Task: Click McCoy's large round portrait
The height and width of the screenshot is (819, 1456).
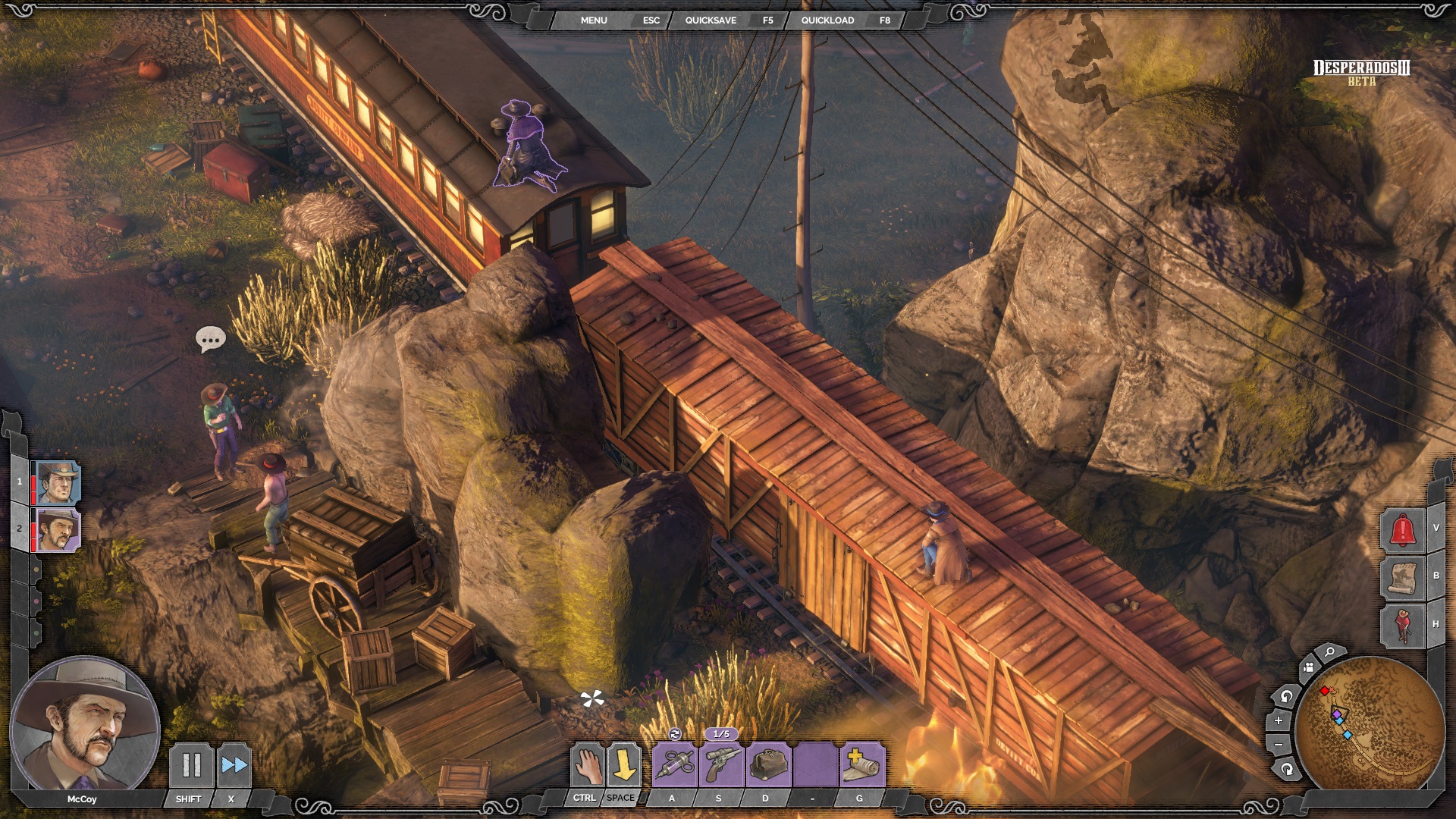Action: tap(84, 726)
